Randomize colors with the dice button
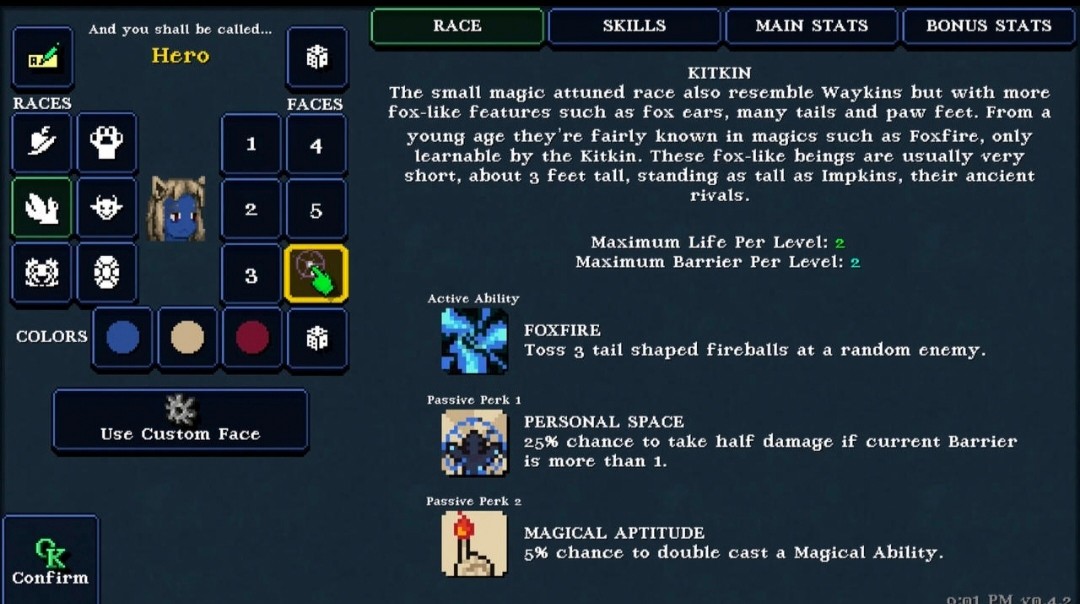The image size is (1080, 604). 317,338
